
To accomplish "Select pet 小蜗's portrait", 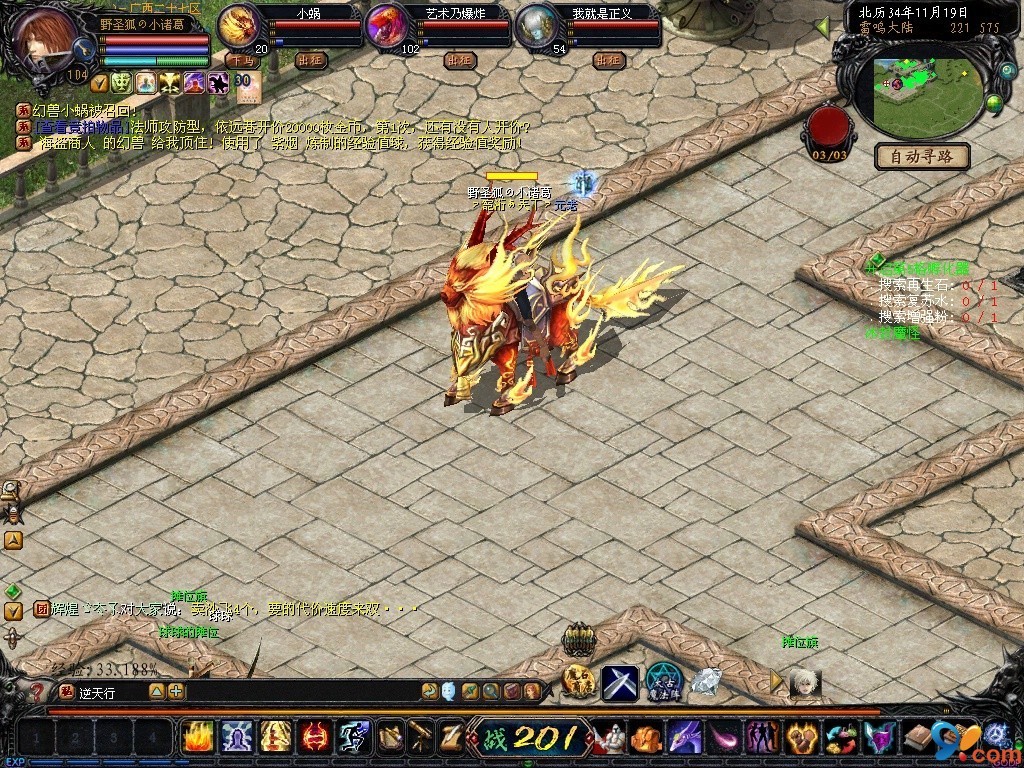I will pyautogui.click(x=239, y=26).
